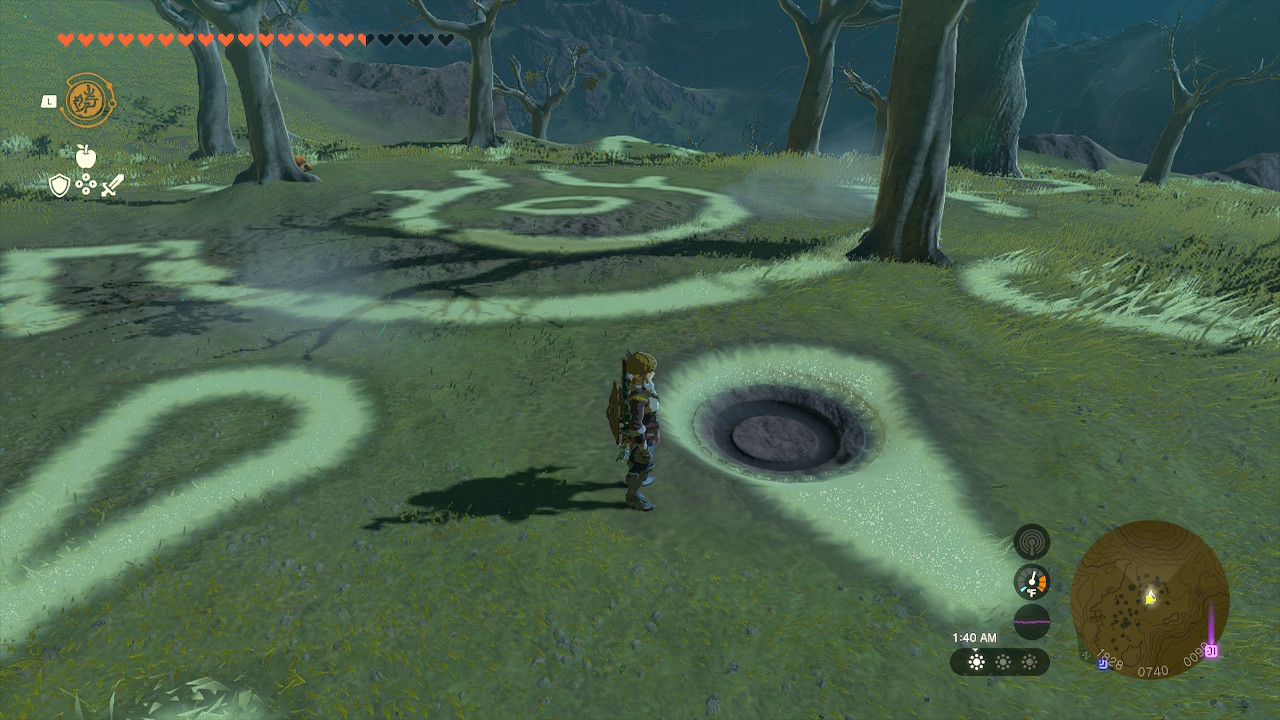Click the shield icon in the status area

point(60,187)
